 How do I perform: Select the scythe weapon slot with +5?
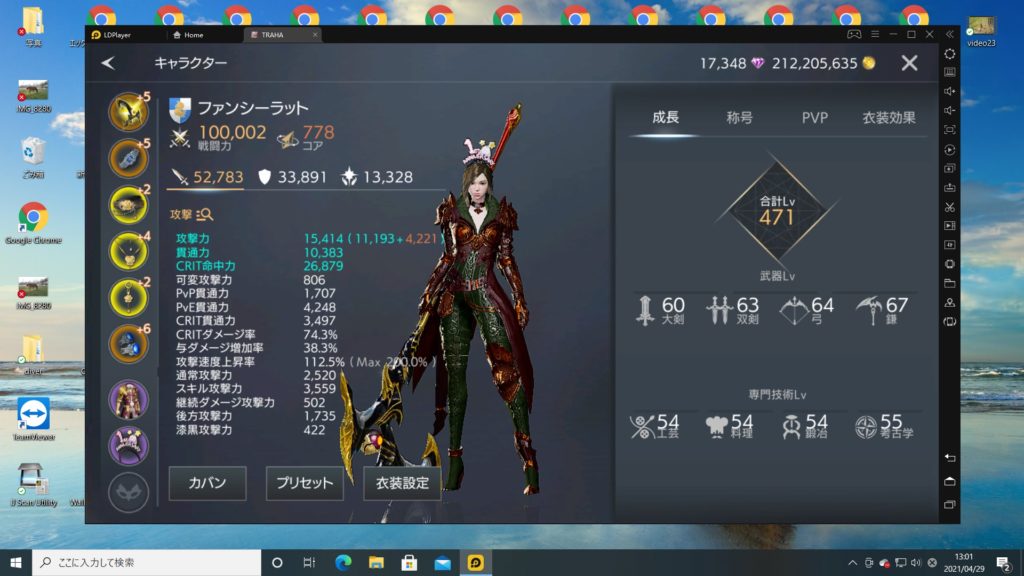point(128,111)
